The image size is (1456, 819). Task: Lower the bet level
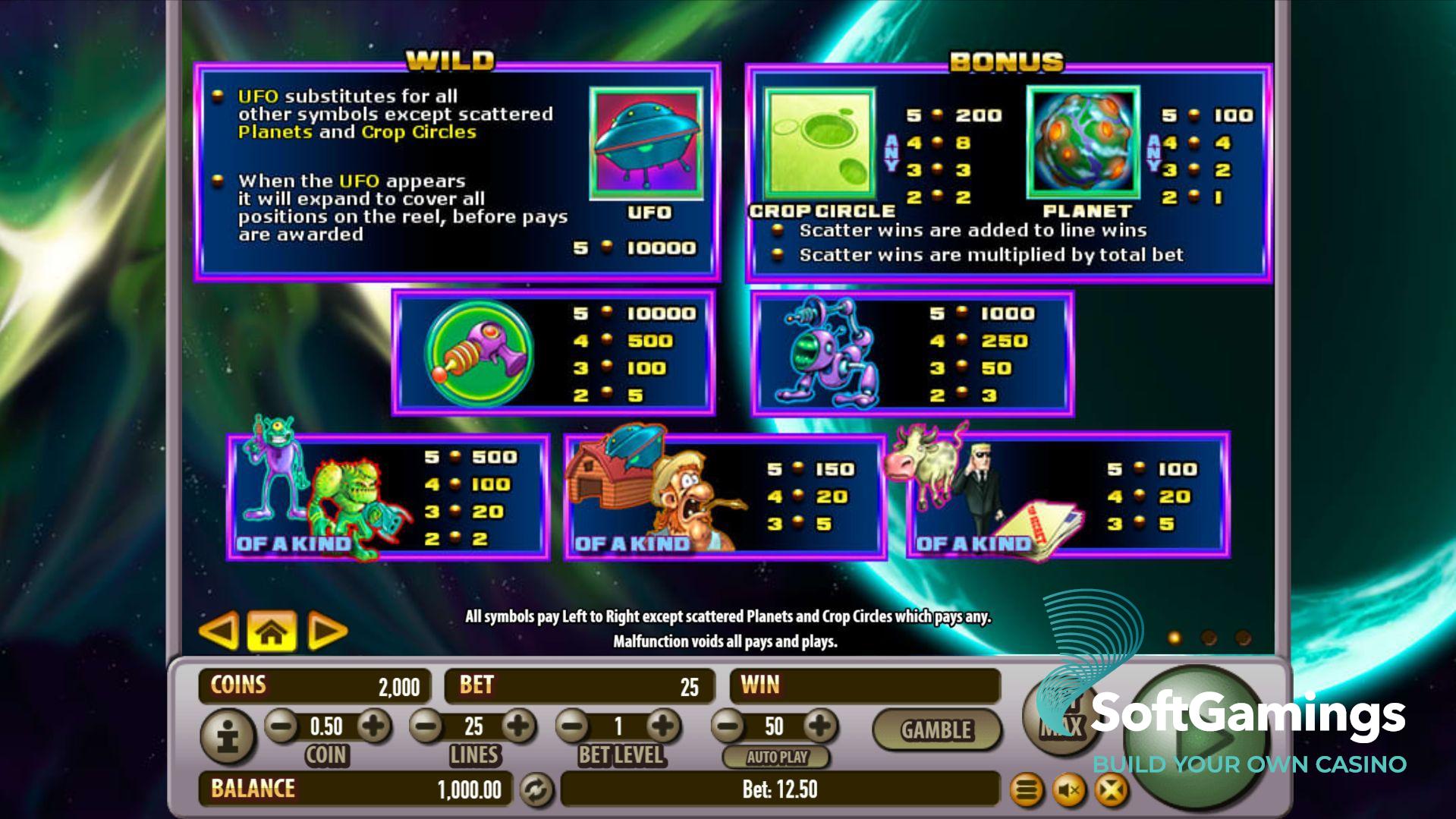(x=573, y=726)
